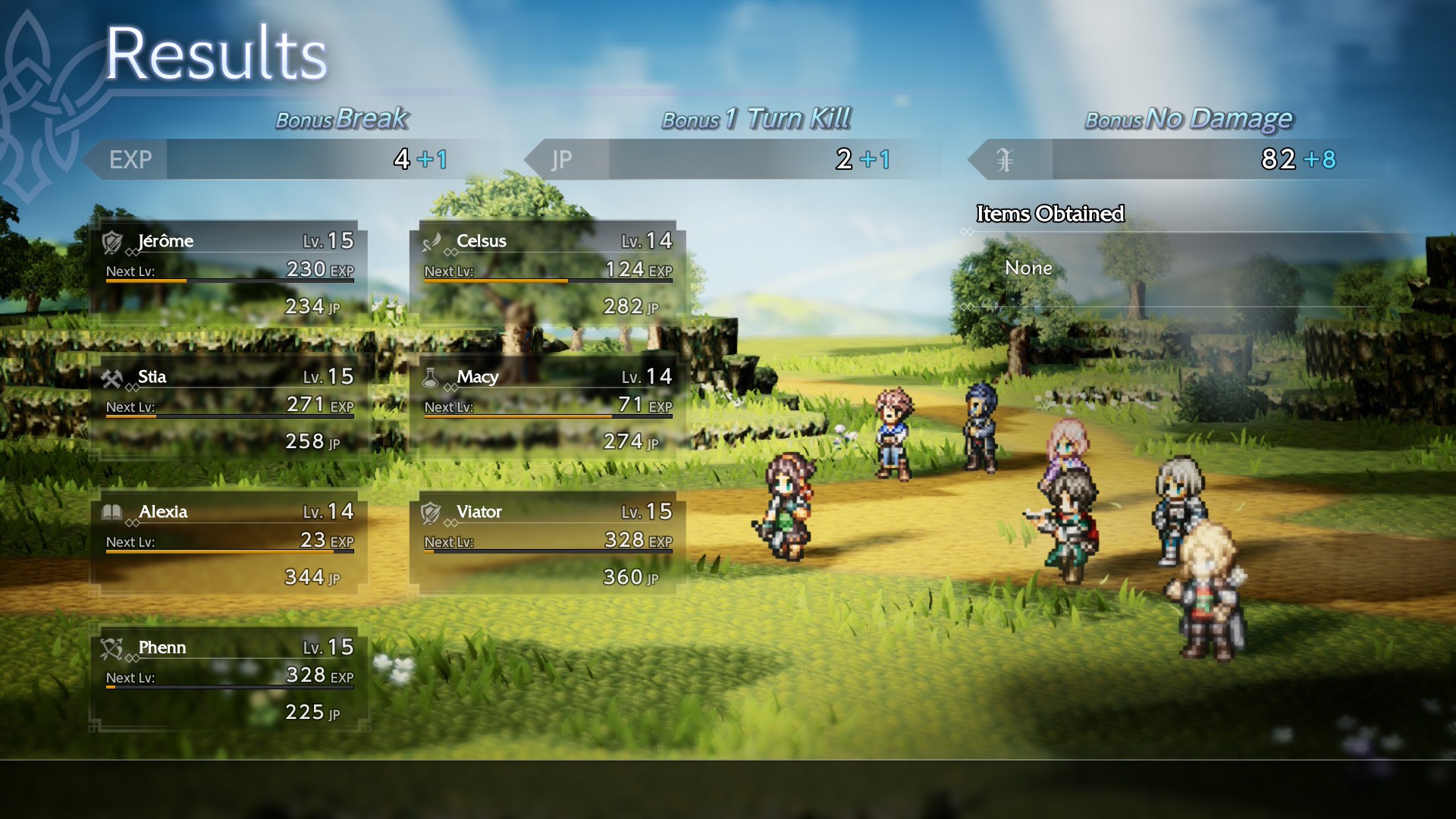Select Viator's result panel
1456x819 pixels.
(548, 544)
